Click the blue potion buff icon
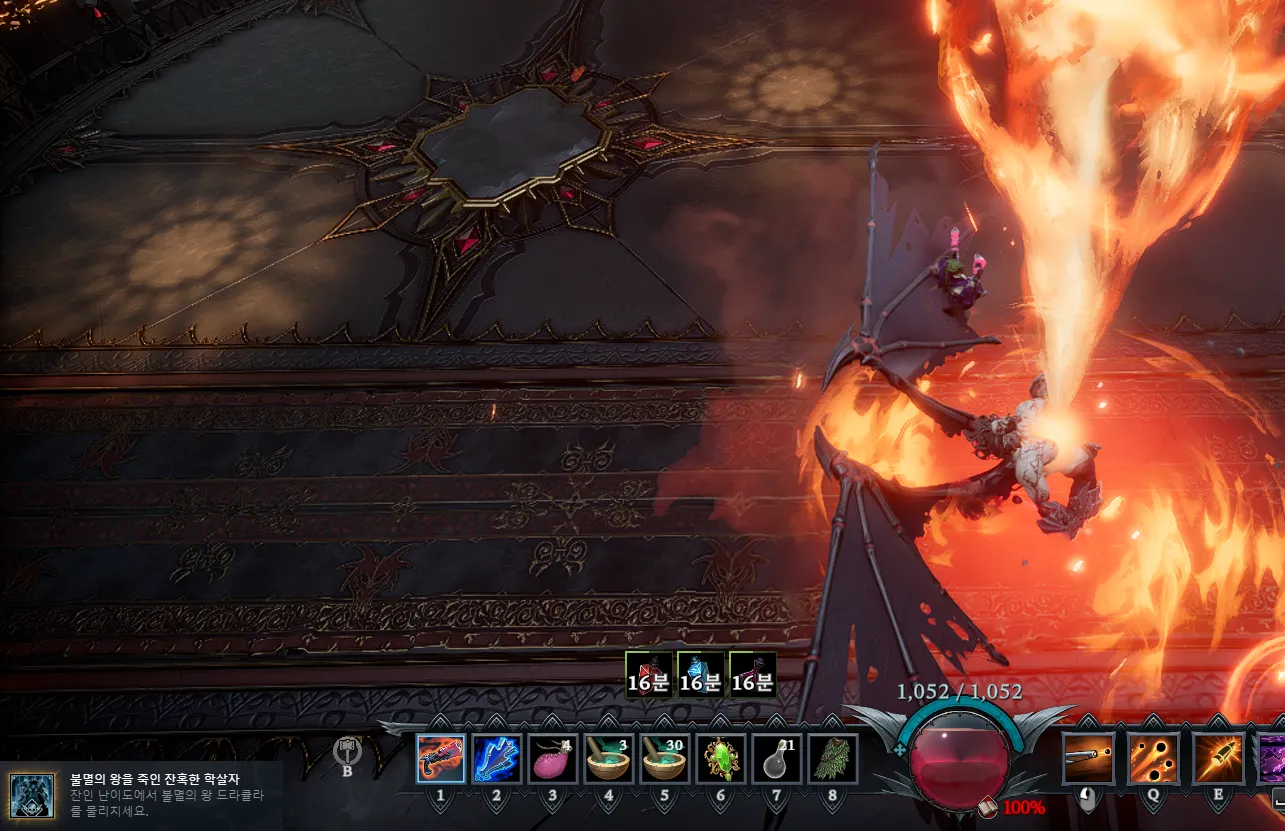 click(x=700, y=674)
